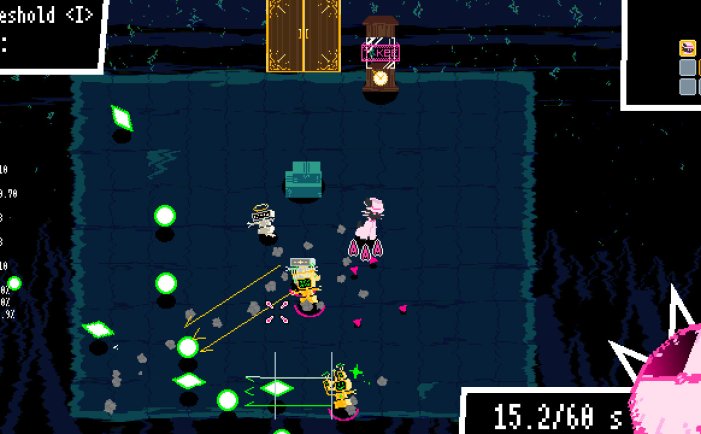Select the pink item in the highlighted slot
This screenshot has height=434, width=701.
click(x=688, y=48)
